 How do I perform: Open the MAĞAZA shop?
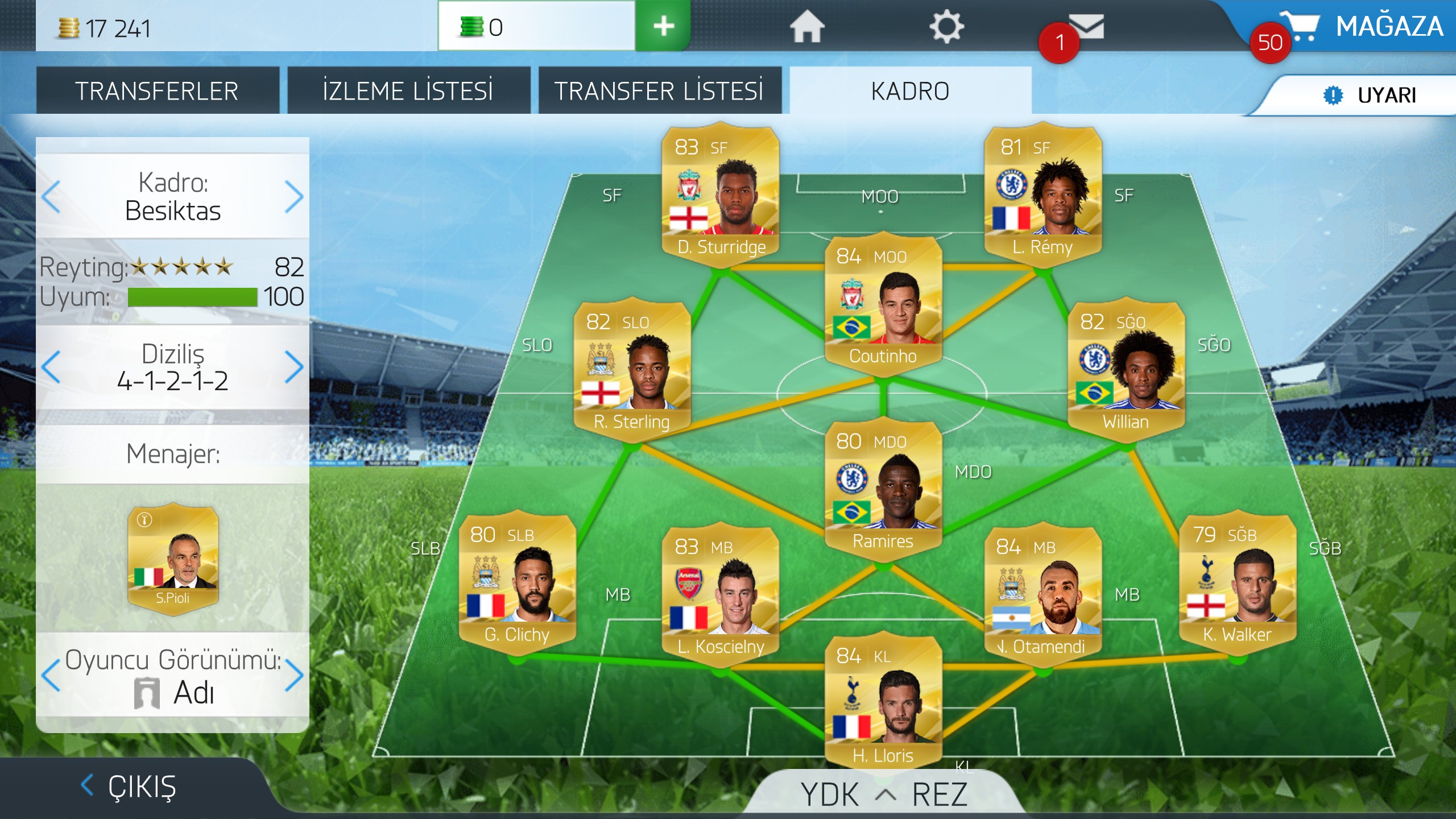click(x=1365, y=27)
